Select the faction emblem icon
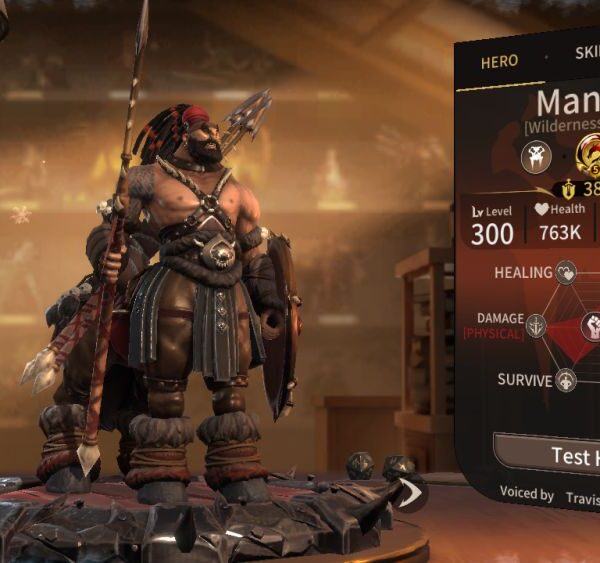The image size is (600, 563). click(536, 156)
